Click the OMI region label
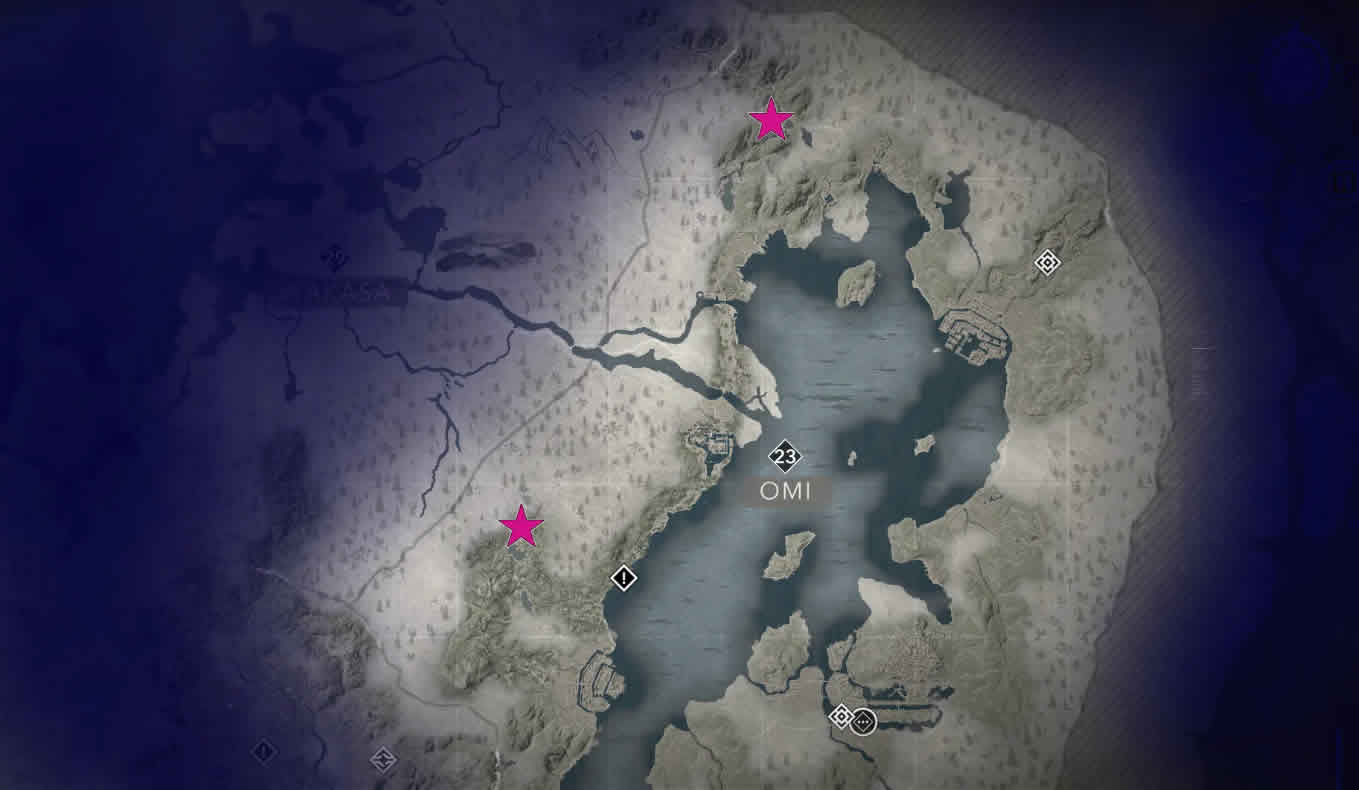 click(786, 491)
